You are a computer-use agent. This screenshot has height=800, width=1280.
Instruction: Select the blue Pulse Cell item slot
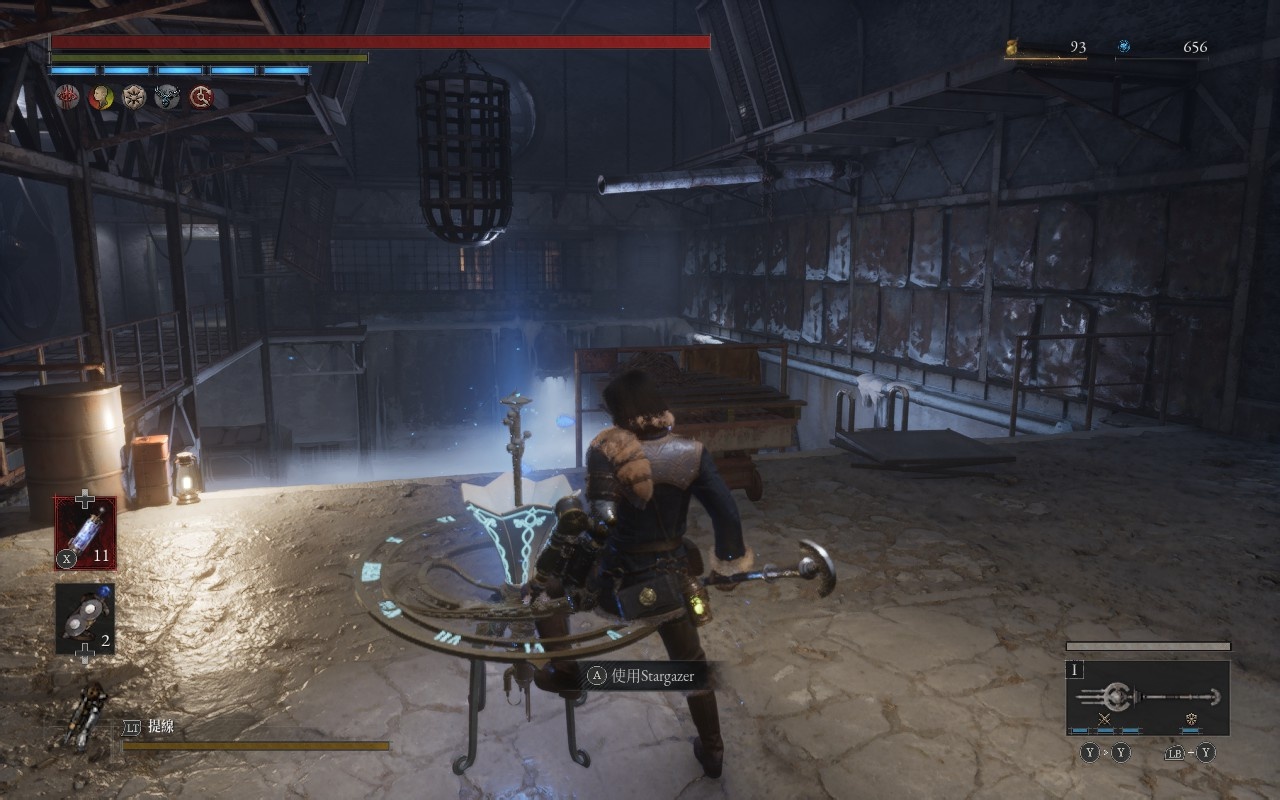point(85,533)
